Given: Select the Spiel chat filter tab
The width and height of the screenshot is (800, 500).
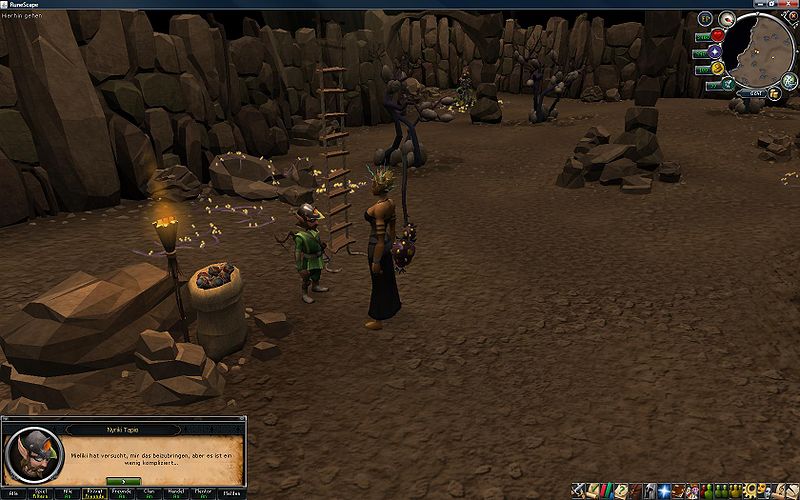Looking at the screenshot, I should coord(43,493).
